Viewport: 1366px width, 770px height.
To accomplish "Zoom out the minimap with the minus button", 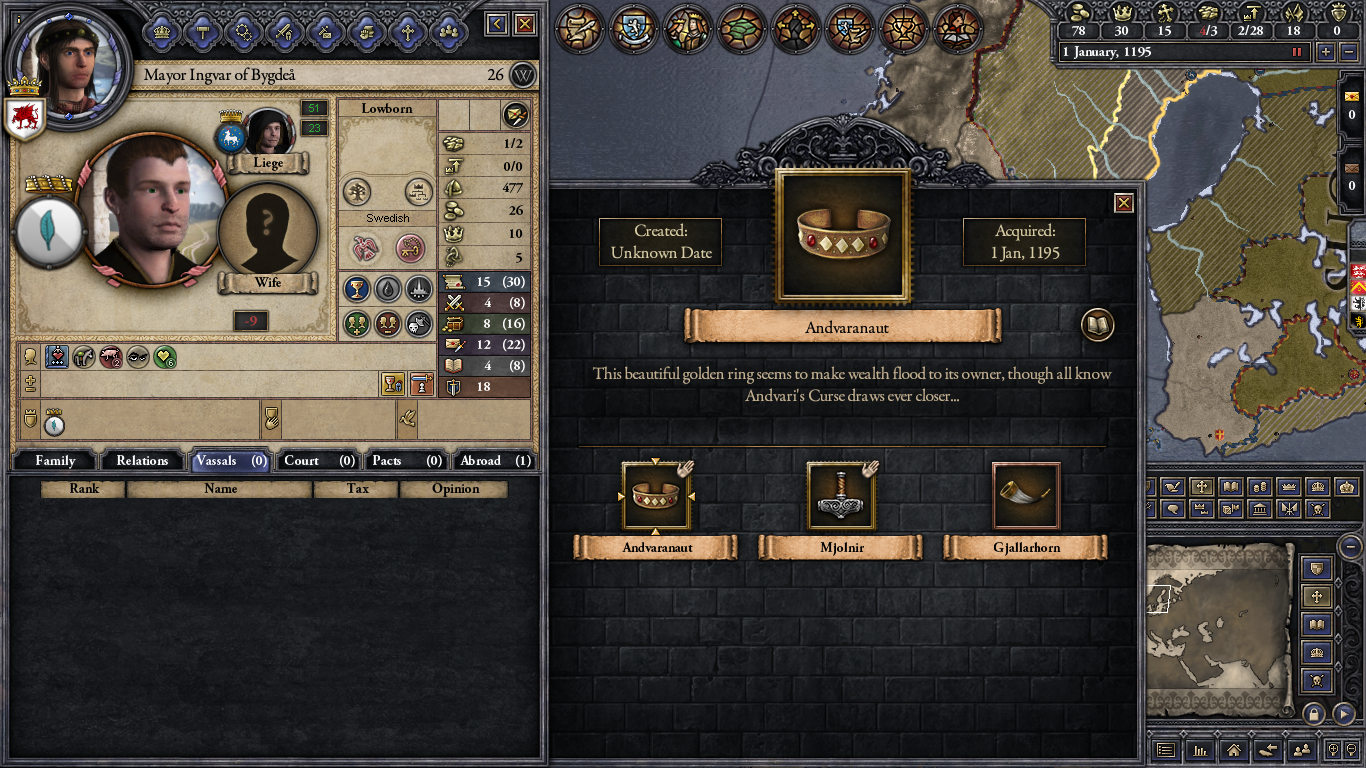I will [x=1348, y=547].
